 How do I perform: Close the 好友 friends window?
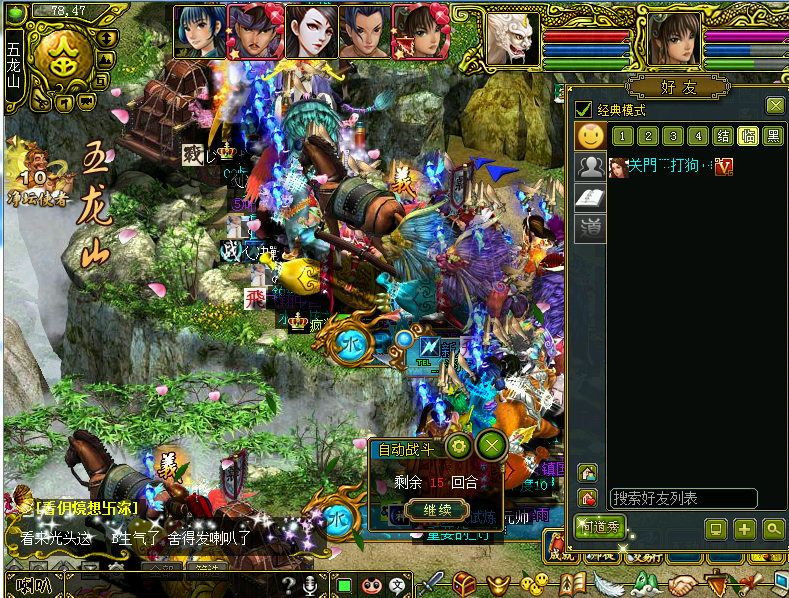pos(775,106)
